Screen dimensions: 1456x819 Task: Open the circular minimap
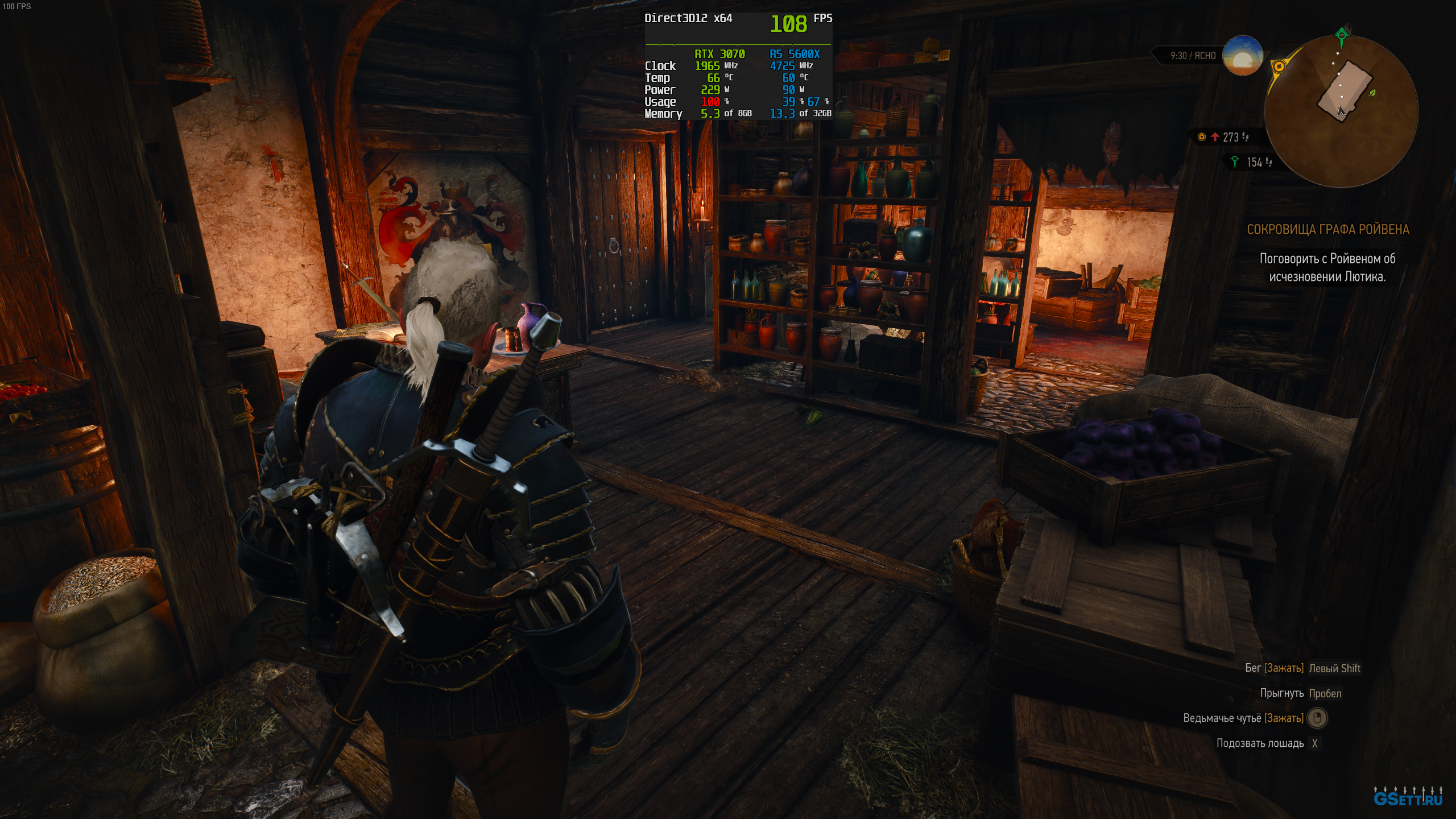(1341, 111)
